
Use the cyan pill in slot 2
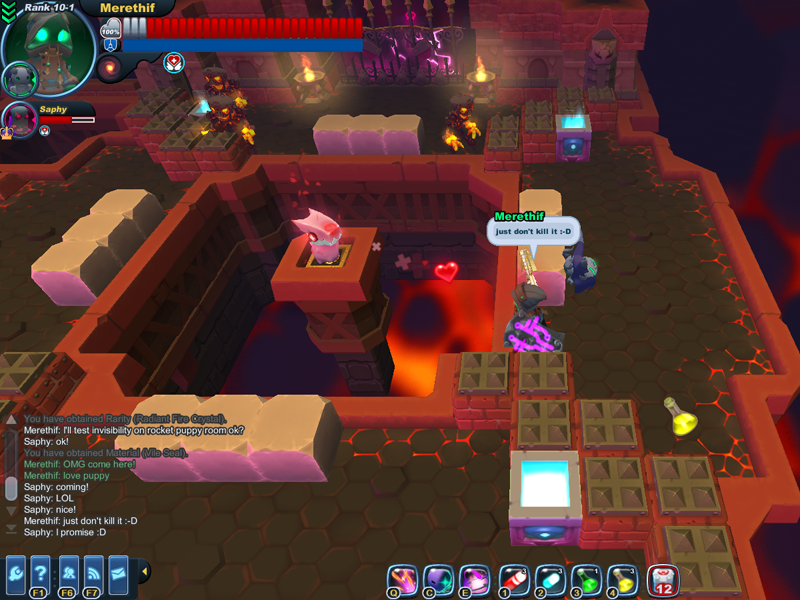(549, 578)
